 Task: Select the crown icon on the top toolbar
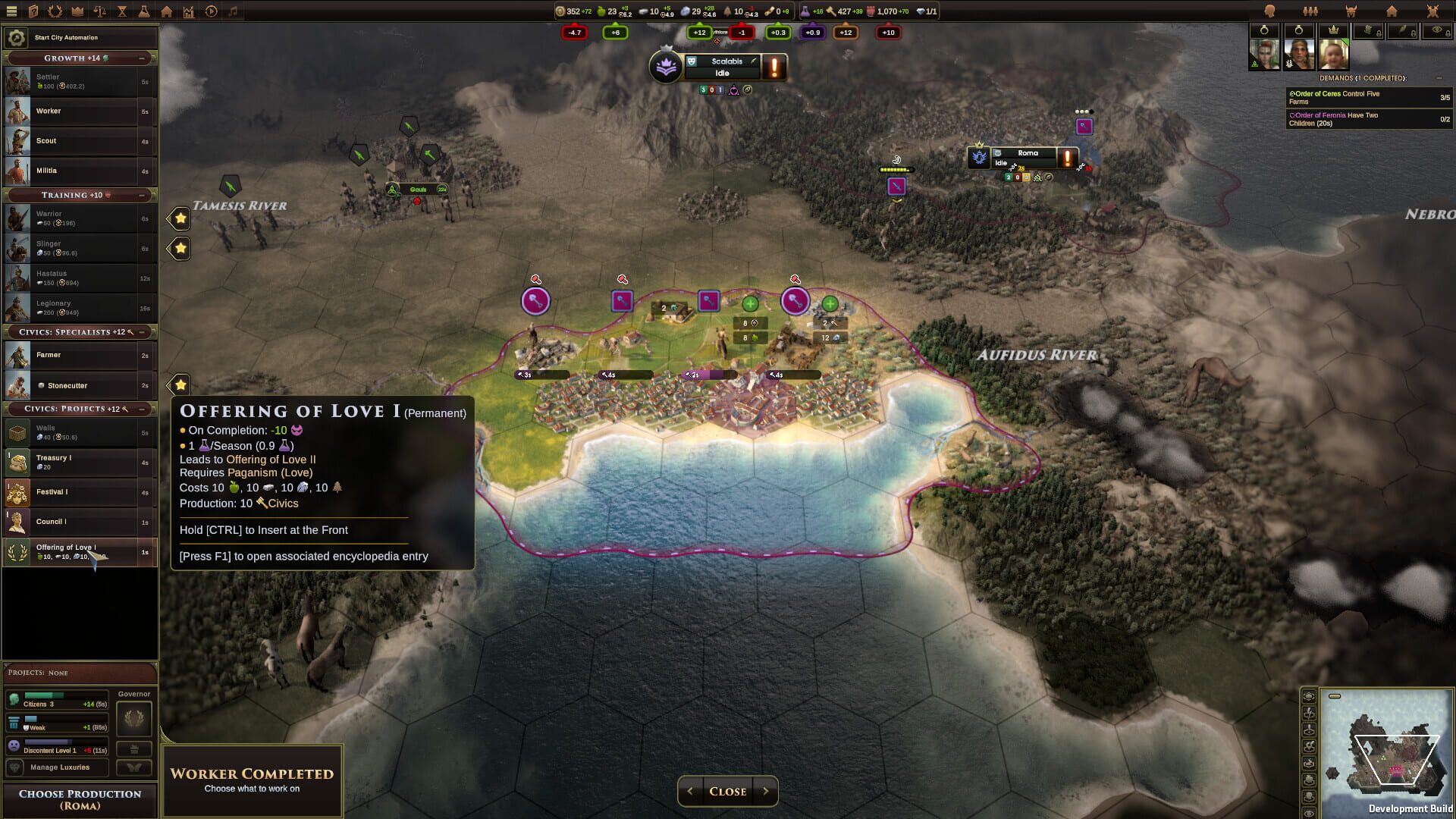point(76,11)
